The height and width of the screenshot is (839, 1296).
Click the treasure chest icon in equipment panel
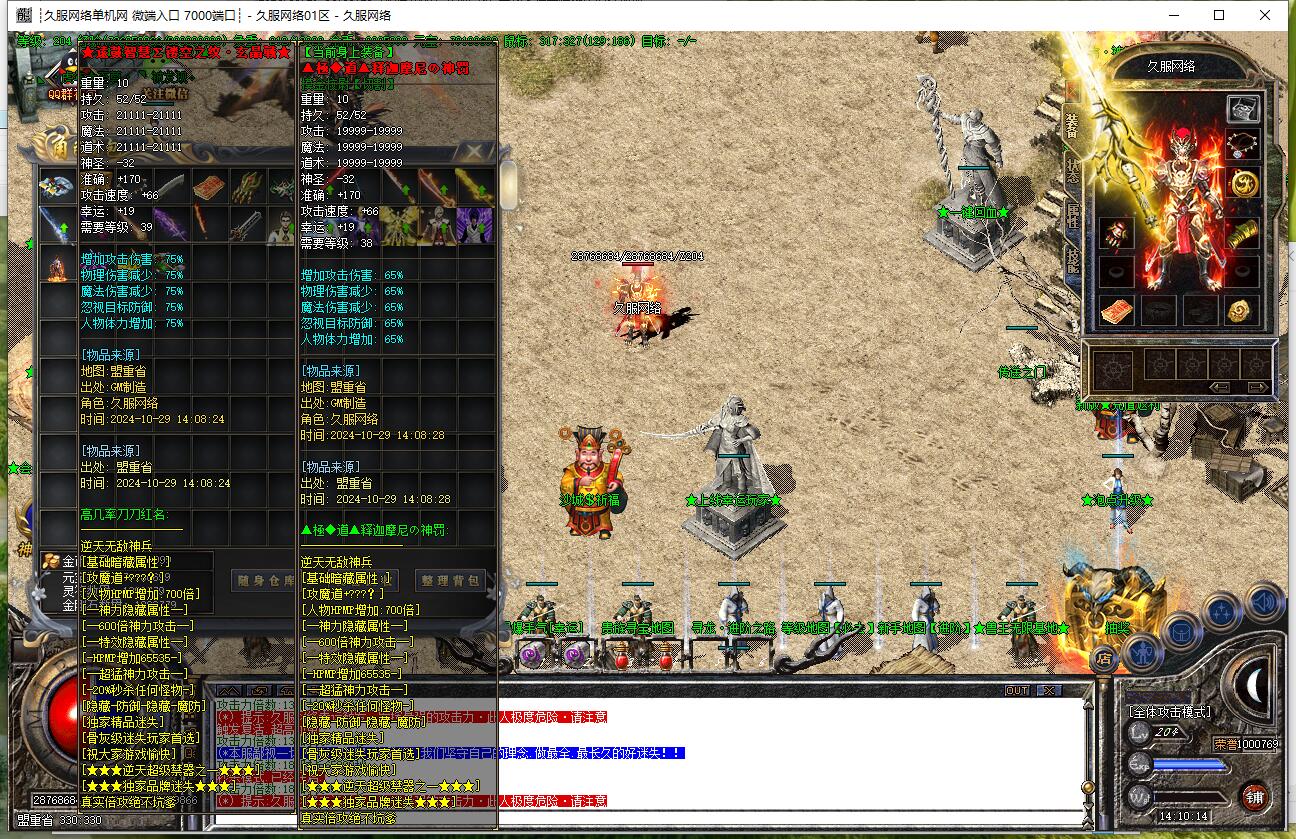(x=1243, y=108)
